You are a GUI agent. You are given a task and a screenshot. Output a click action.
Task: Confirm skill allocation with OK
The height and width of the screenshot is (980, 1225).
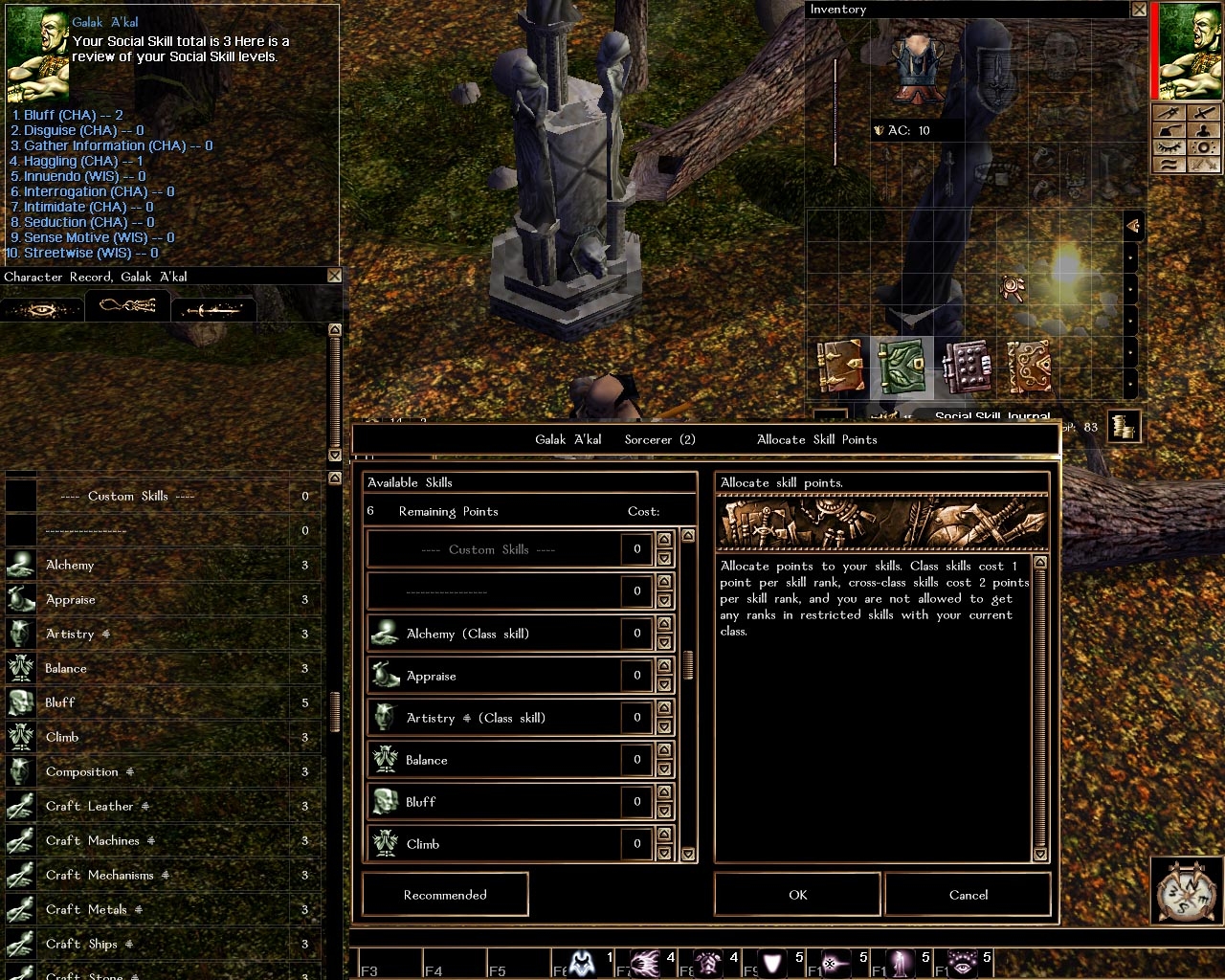(x=797, y=895)
